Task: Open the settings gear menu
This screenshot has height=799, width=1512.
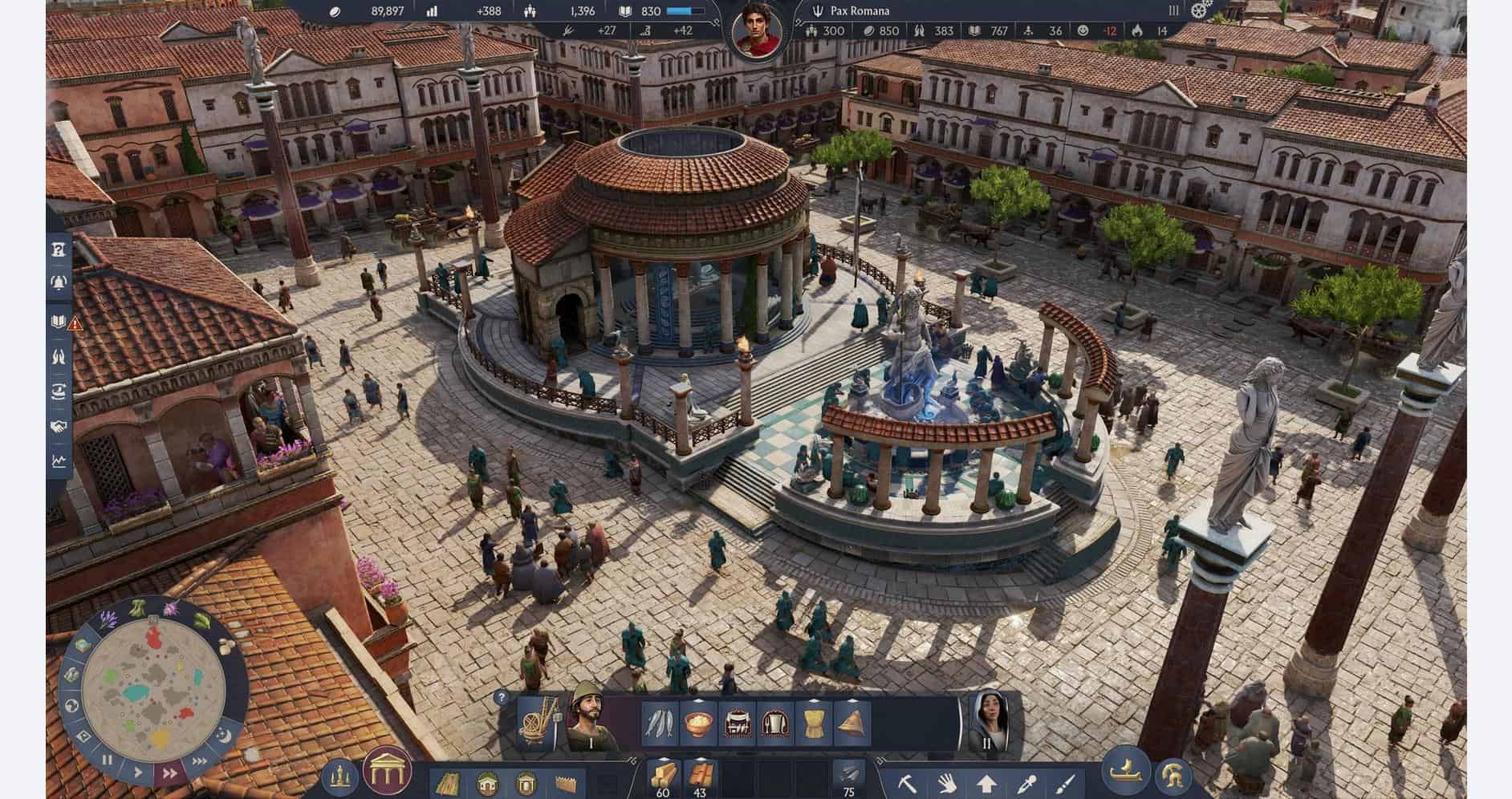Action: [1201, 10]
